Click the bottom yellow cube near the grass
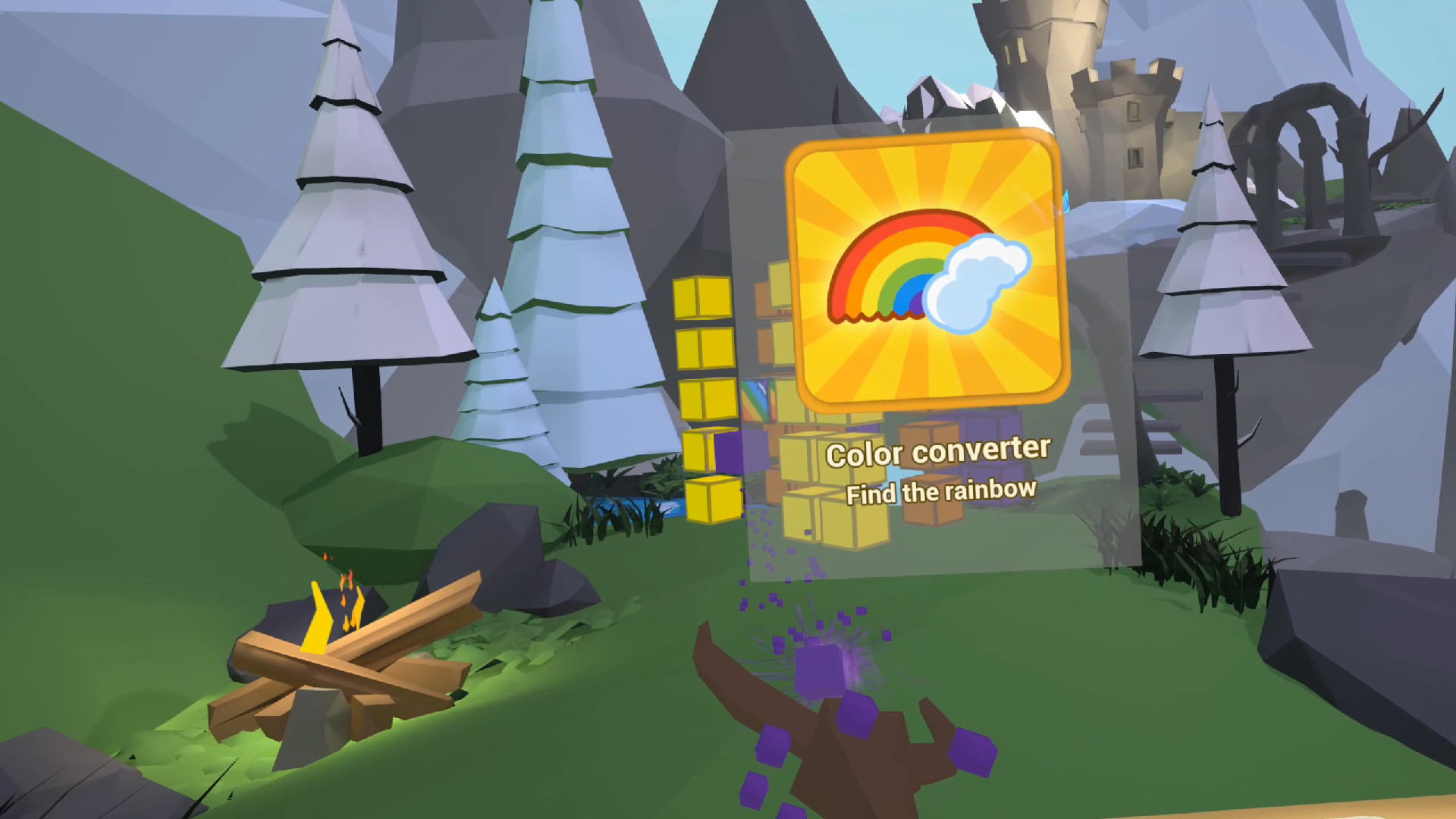The image size is (1456, 819). pos(711,500)
